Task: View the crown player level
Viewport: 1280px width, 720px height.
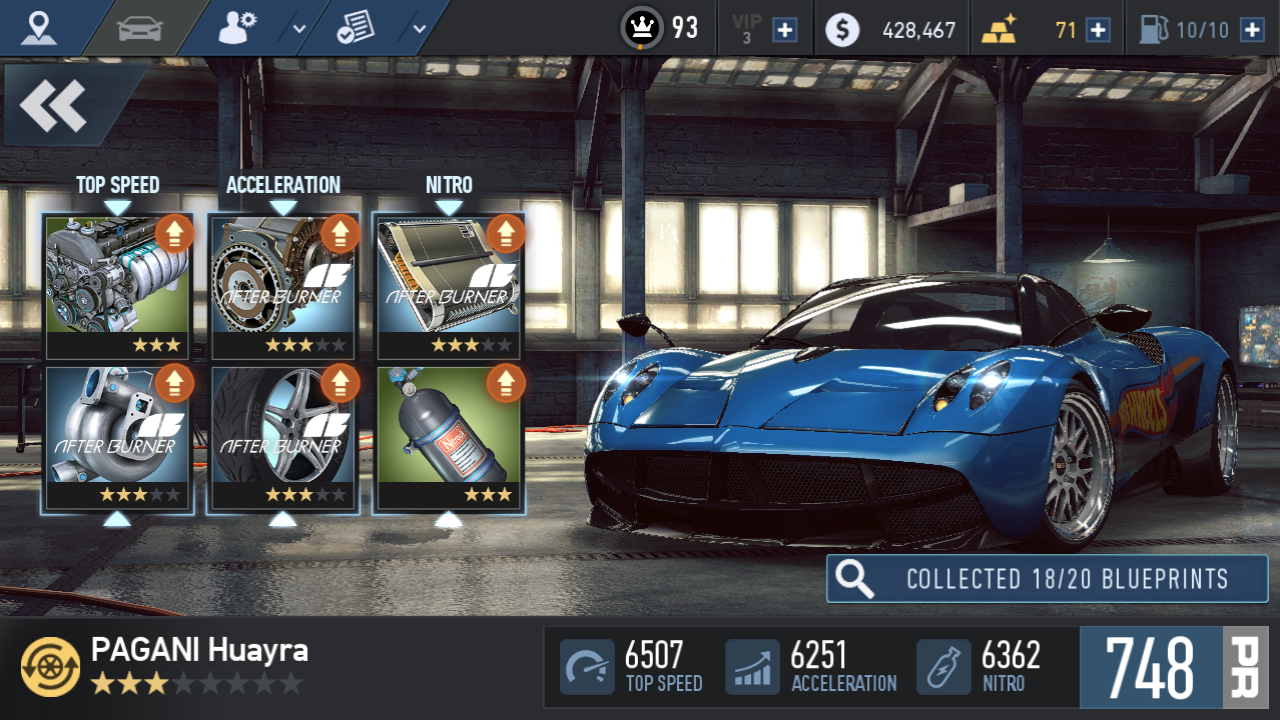Action: click(642, 28)
